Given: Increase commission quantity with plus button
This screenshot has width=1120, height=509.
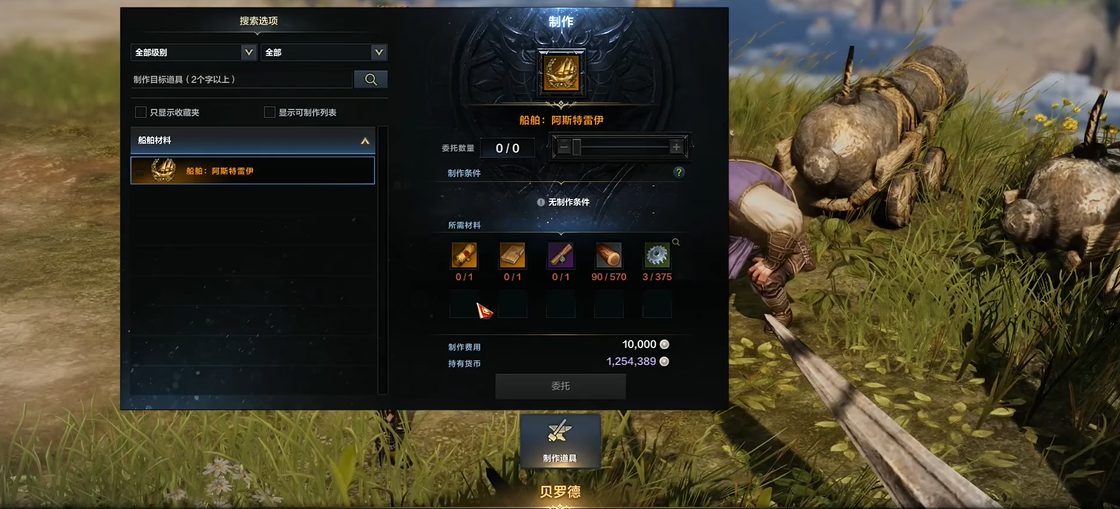Looking at the screenshot, I should 676,147.
